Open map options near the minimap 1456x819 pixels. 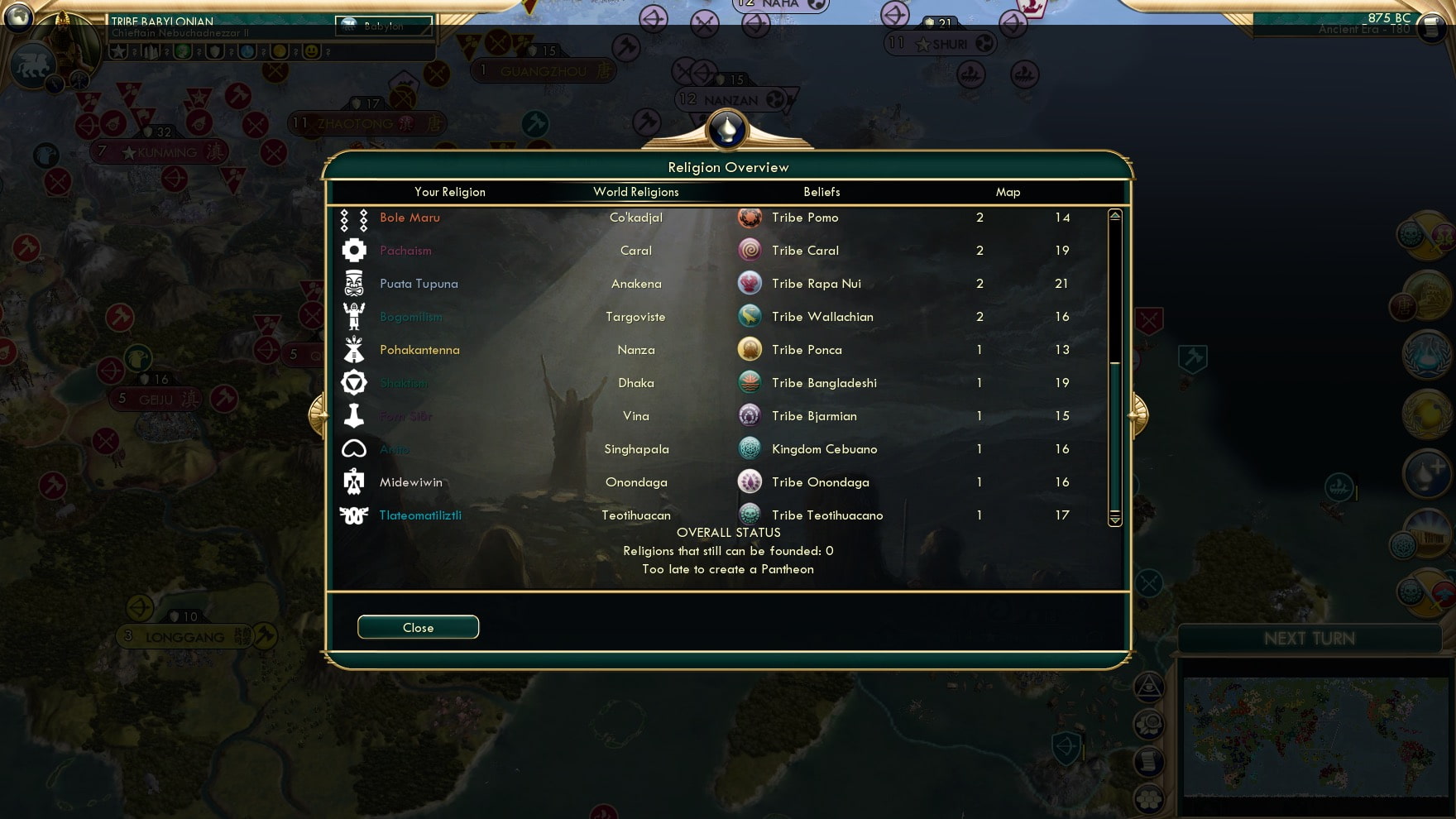click(1148, 722)
